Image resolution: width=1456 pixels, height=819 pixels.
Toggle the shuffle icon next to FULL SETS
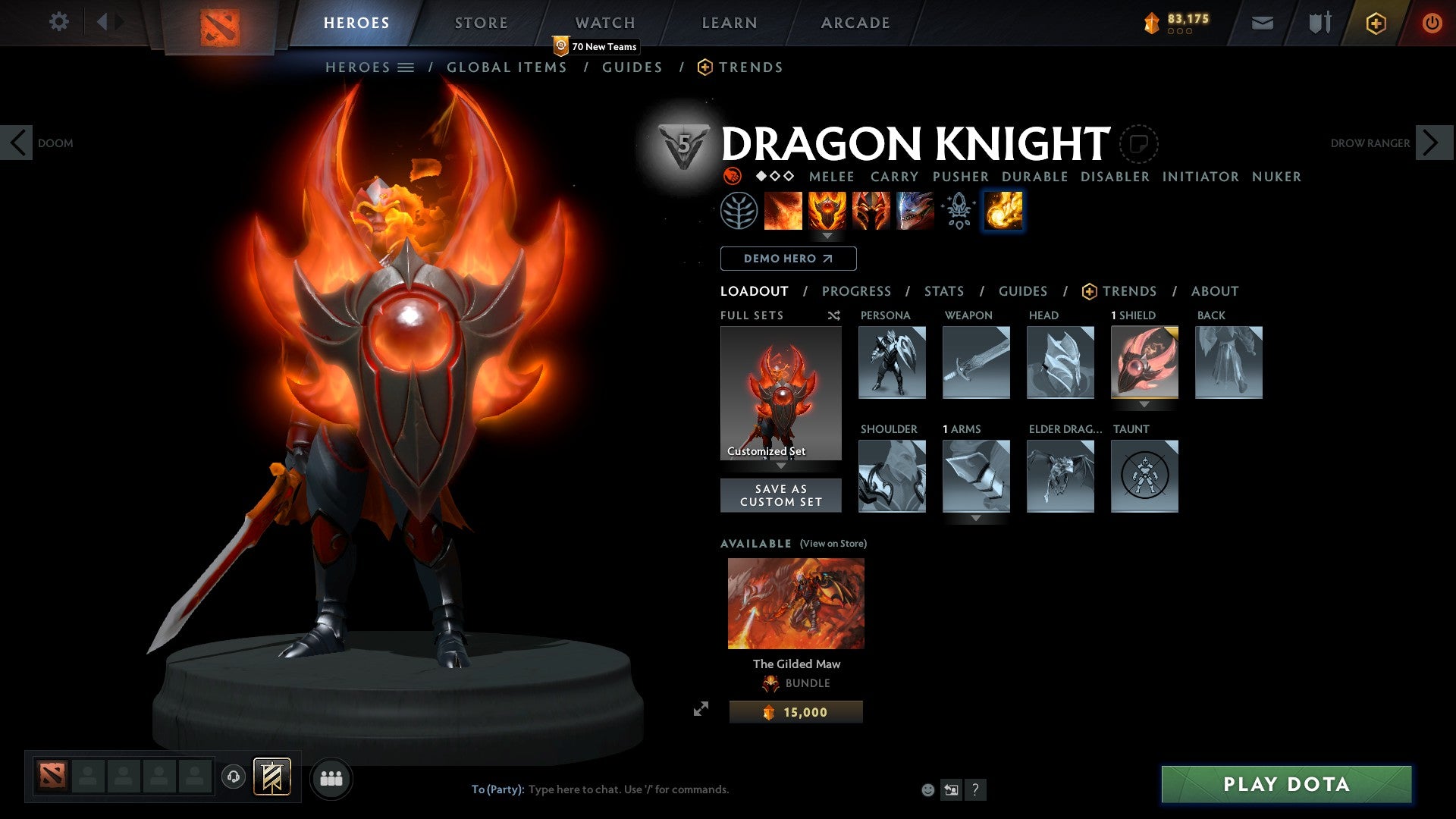click(834, 315)
